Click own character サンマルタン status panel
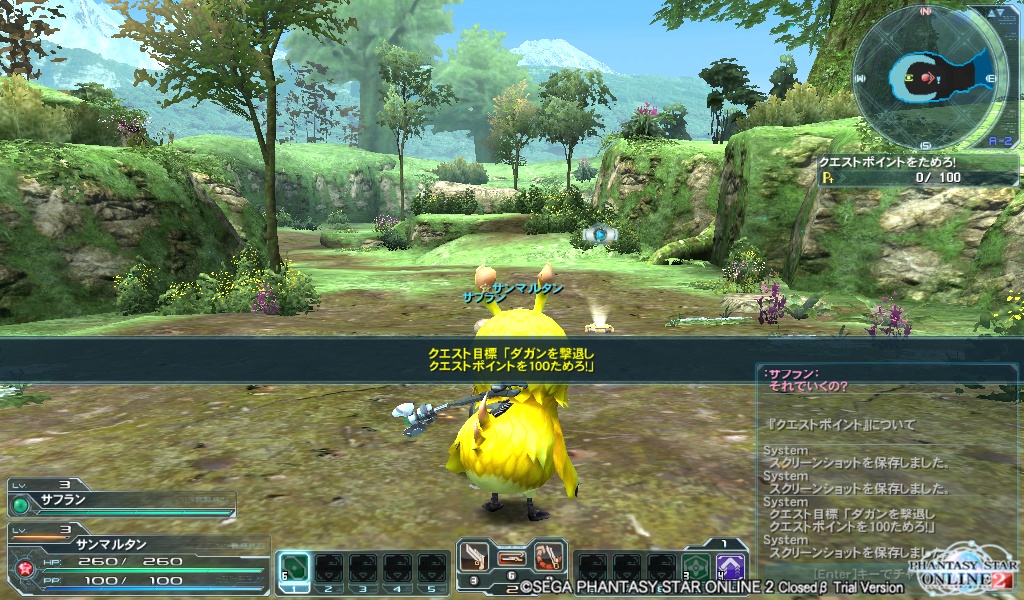 click(138, 560)
